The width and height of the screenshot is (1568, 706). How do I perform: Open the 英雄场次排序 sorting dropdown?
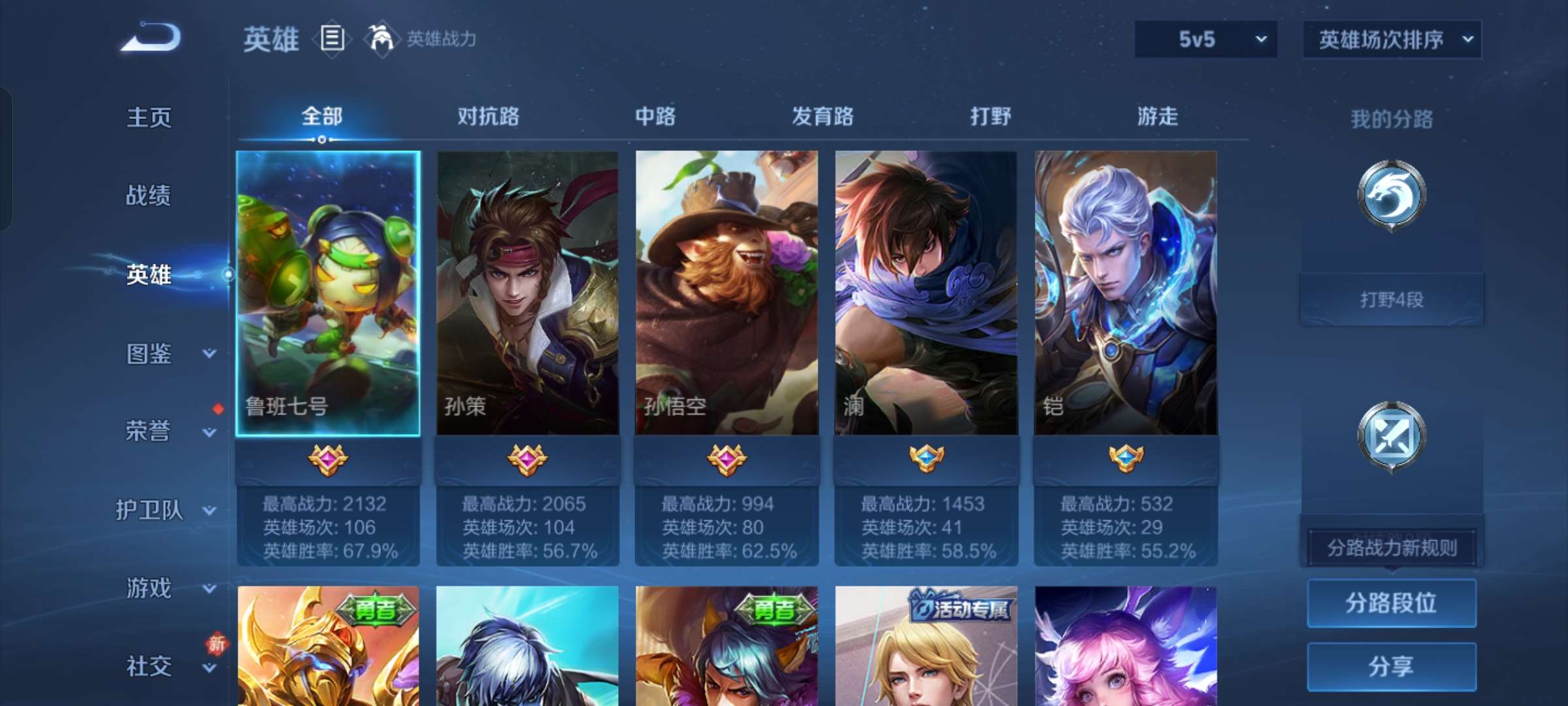1392,39
